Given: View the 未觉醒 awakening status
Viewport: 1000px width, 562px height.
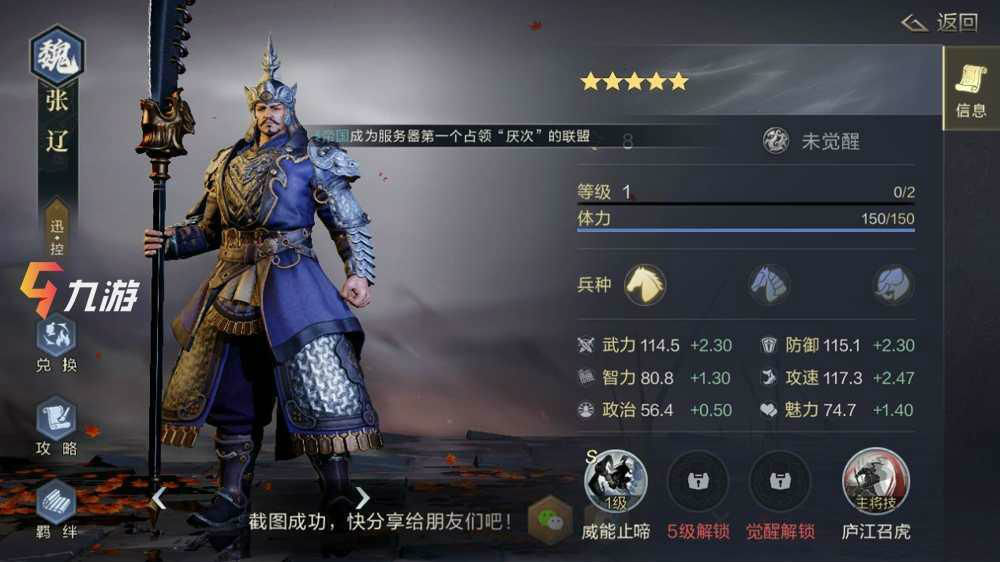Looking at the screenshot, I should click(811, 141).
